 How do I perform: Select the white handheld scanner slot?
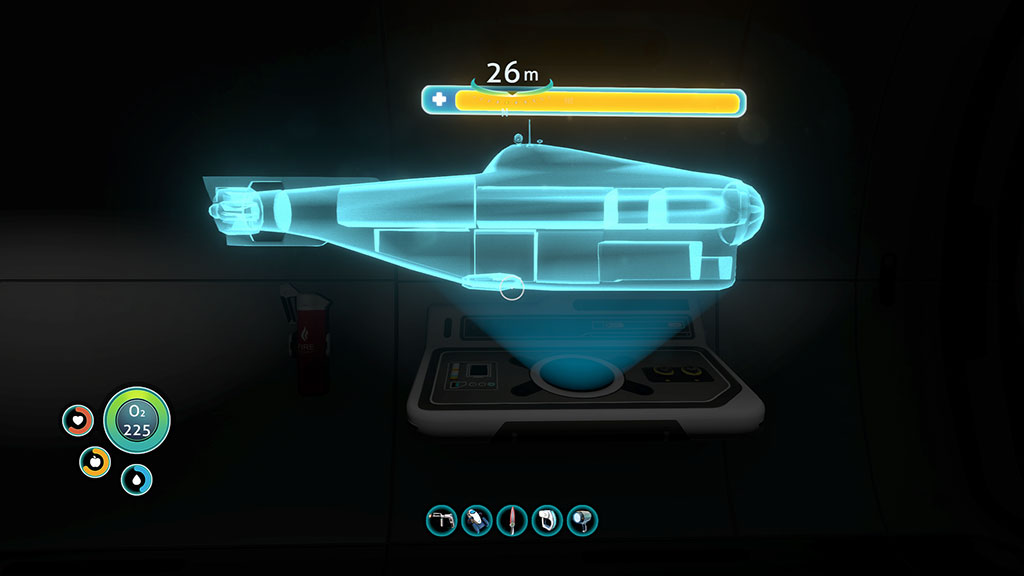547,520
